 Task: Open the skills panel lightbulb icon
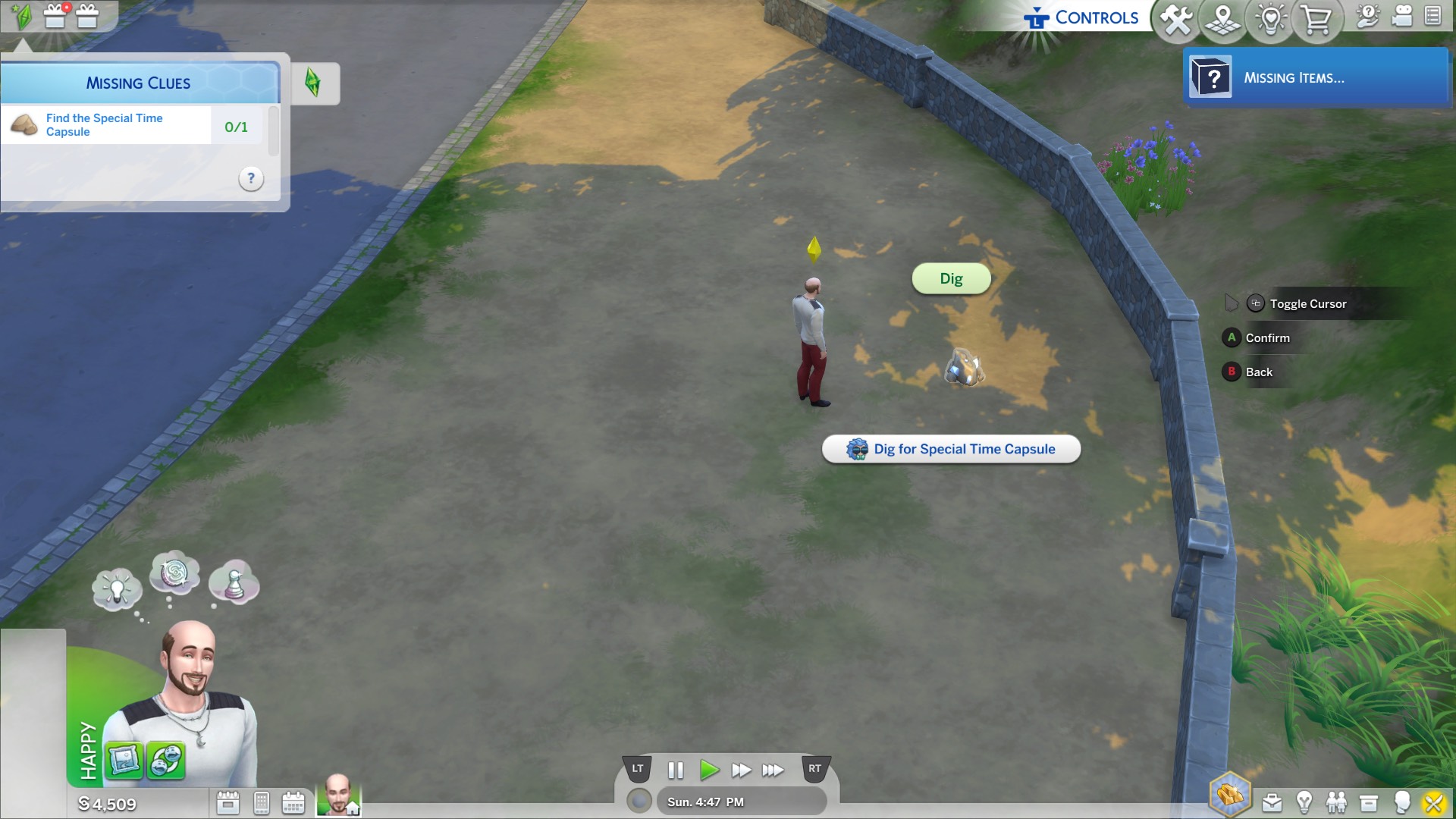[1304, 802]
